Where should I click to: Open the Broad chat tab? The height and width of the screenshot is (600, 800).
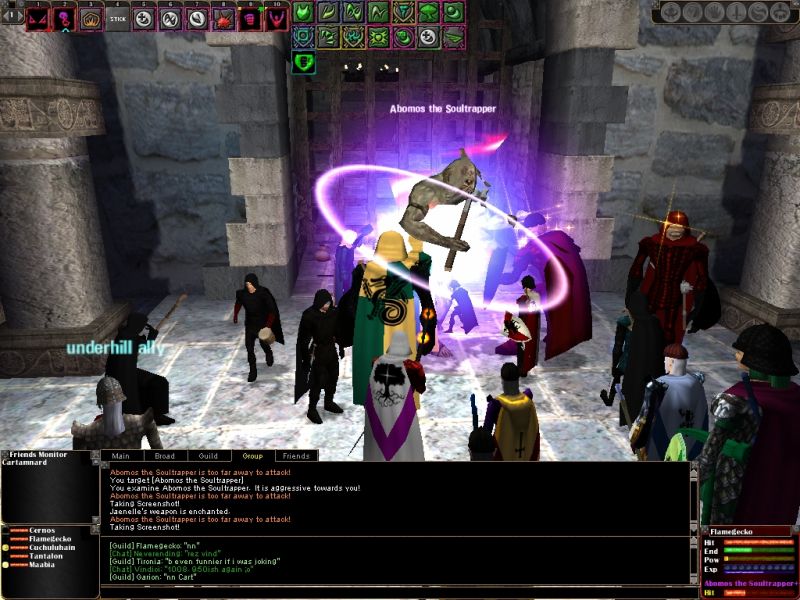click(x=164, y=456)
